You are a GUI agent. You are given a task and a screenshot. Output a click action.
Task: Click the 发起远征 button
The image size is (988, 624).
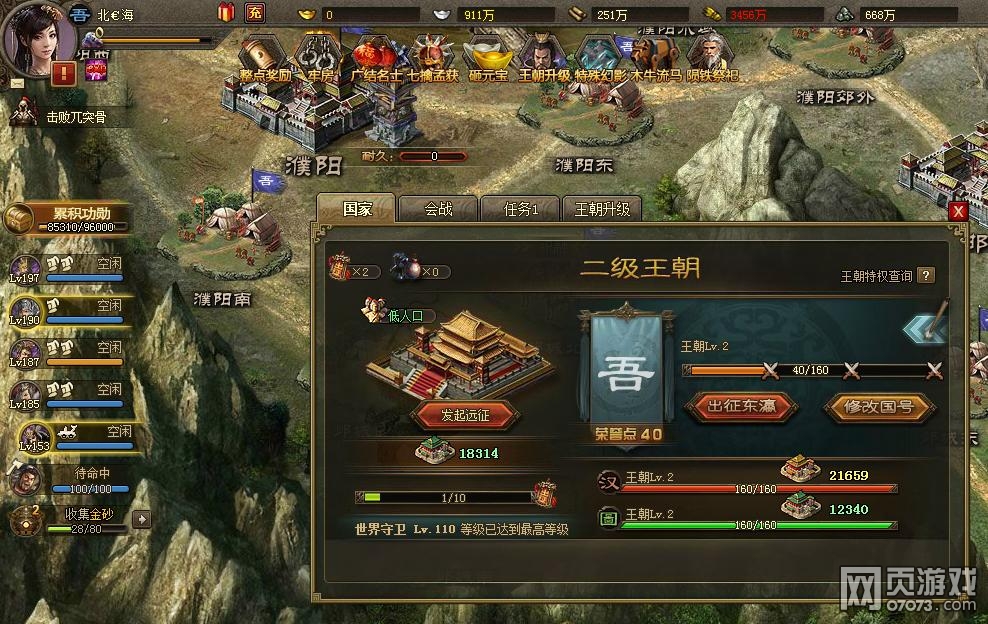465,413
